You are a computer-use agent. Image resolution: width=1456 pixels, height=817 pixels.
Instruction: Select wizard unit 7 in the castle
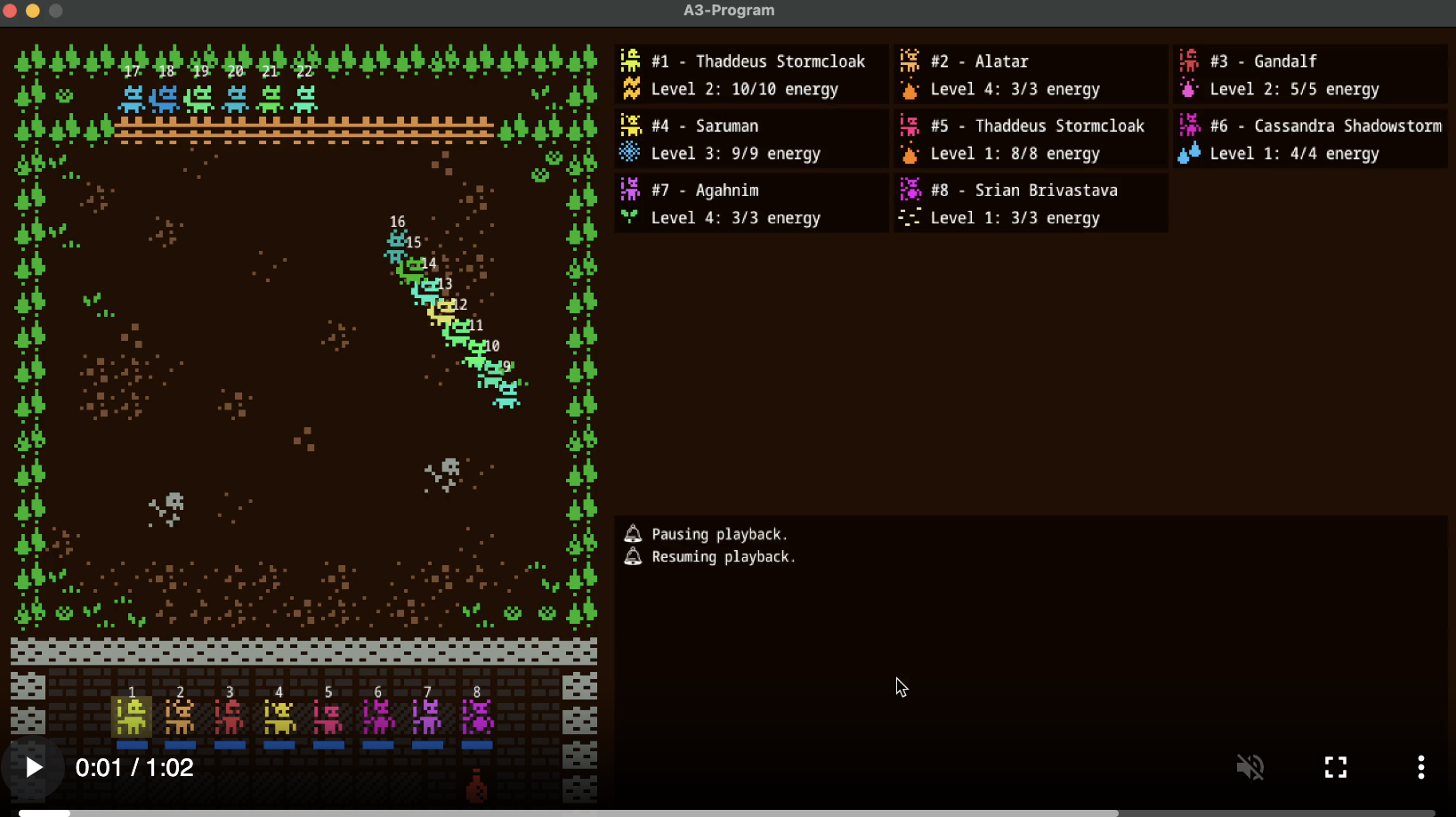427,717
